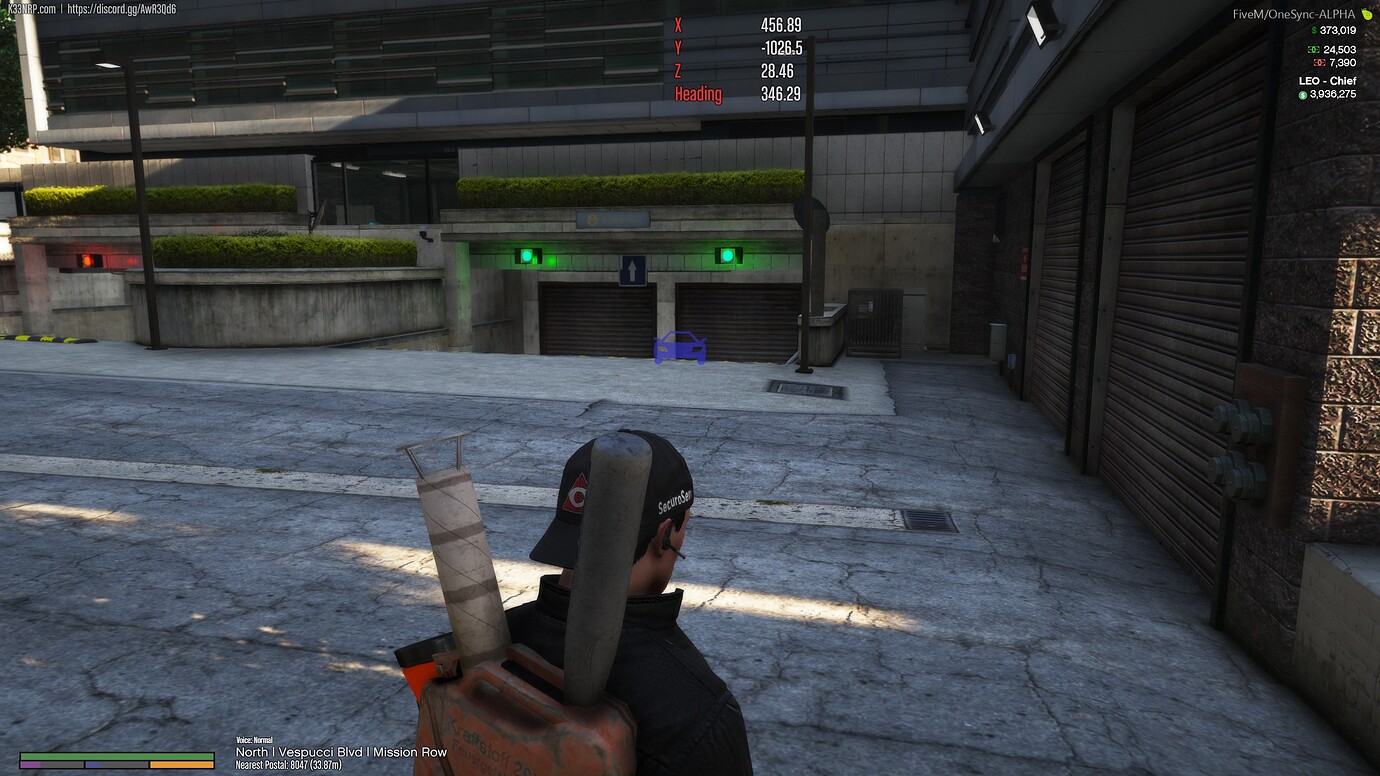Click the green dollar sign money icon
The width and height of the screenshot is (1380, 776).
1314,30
